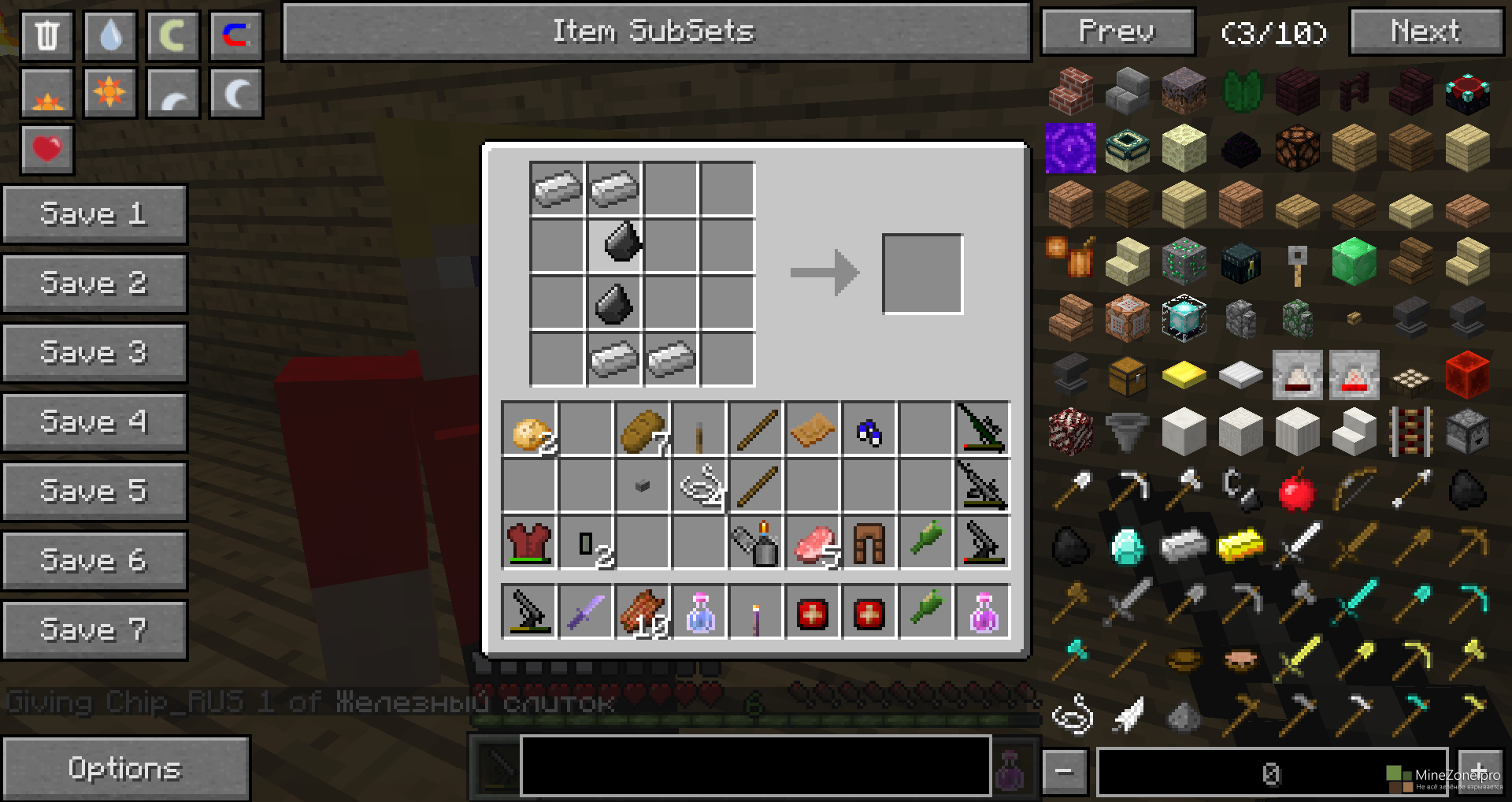
Task: Choose the emerald block in item panel
Action: pos(1354,262)
